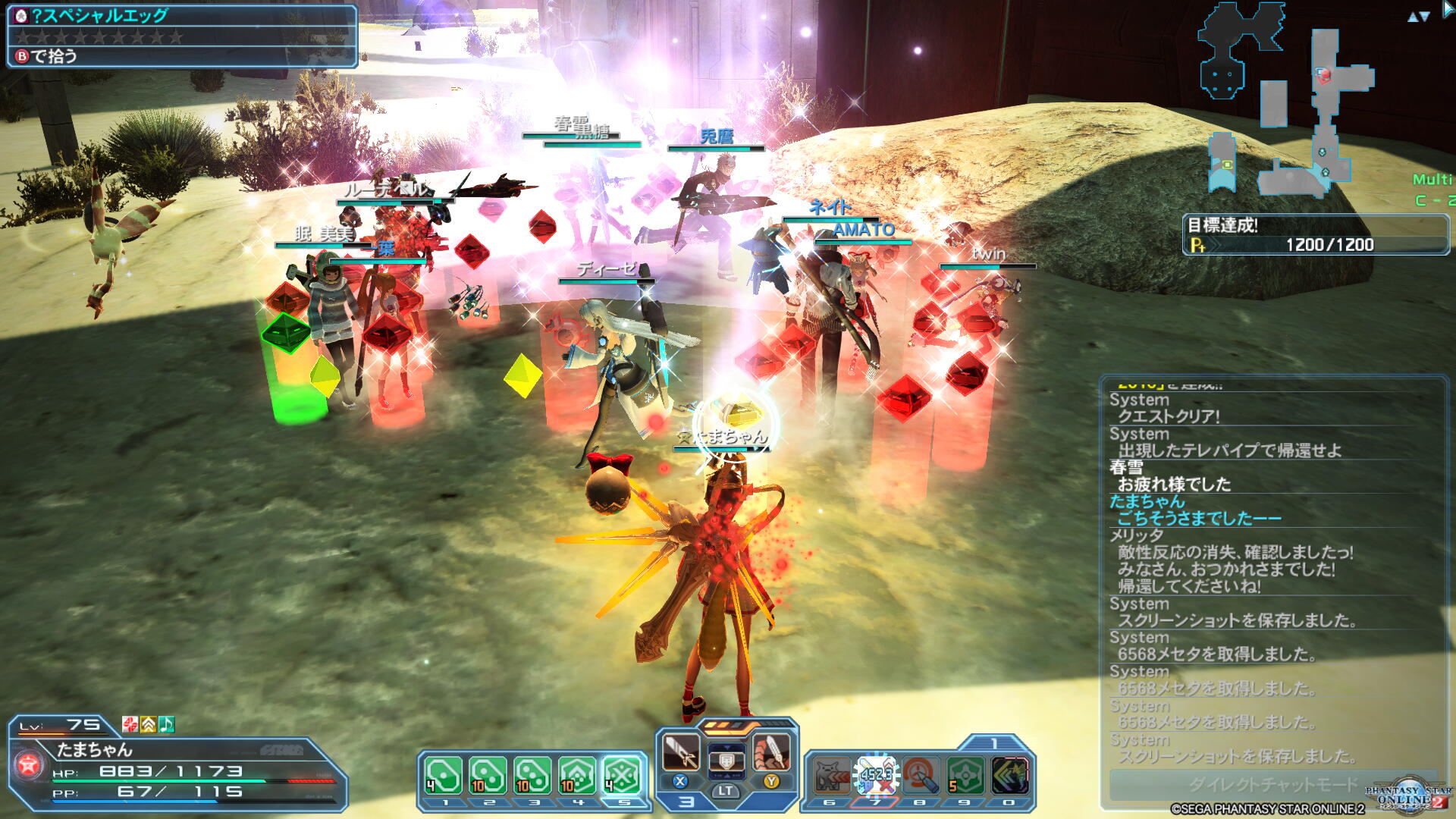Image resolution: width=1456 pixels, height=819 pixels.
Task: Choose the sword weapon action icon
Action: pos(680,752)
